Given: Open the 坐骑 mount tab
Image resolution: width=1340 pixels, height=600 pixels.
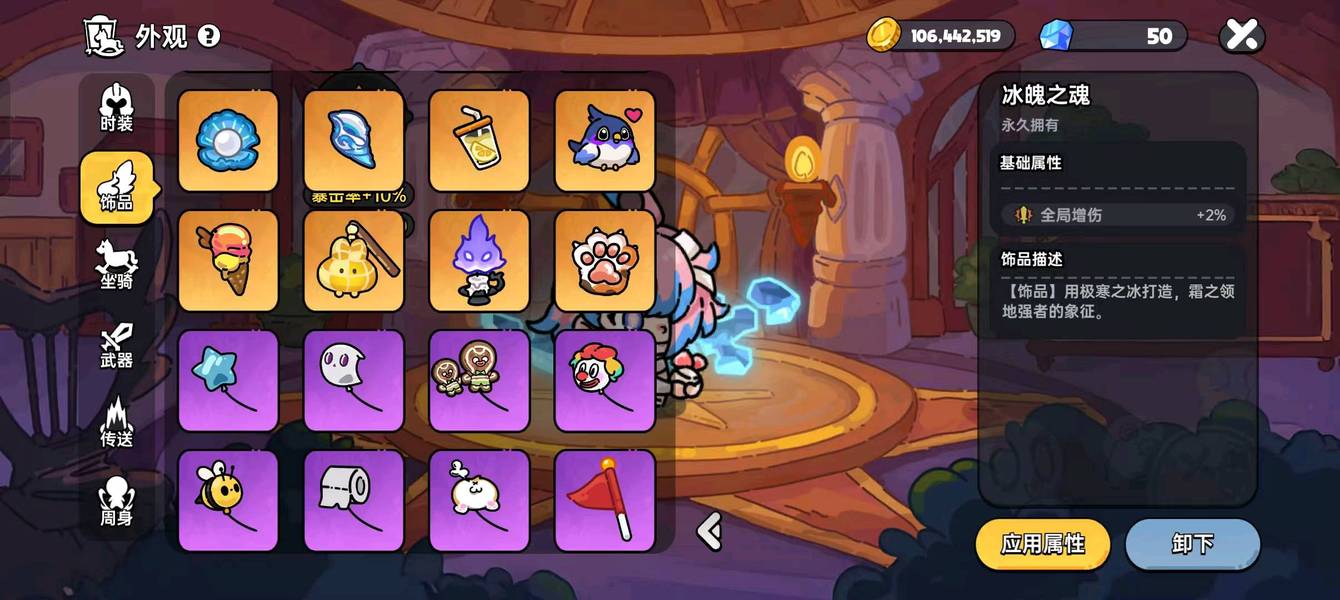Looking at the screenshot, I should [x=117, y=265].
